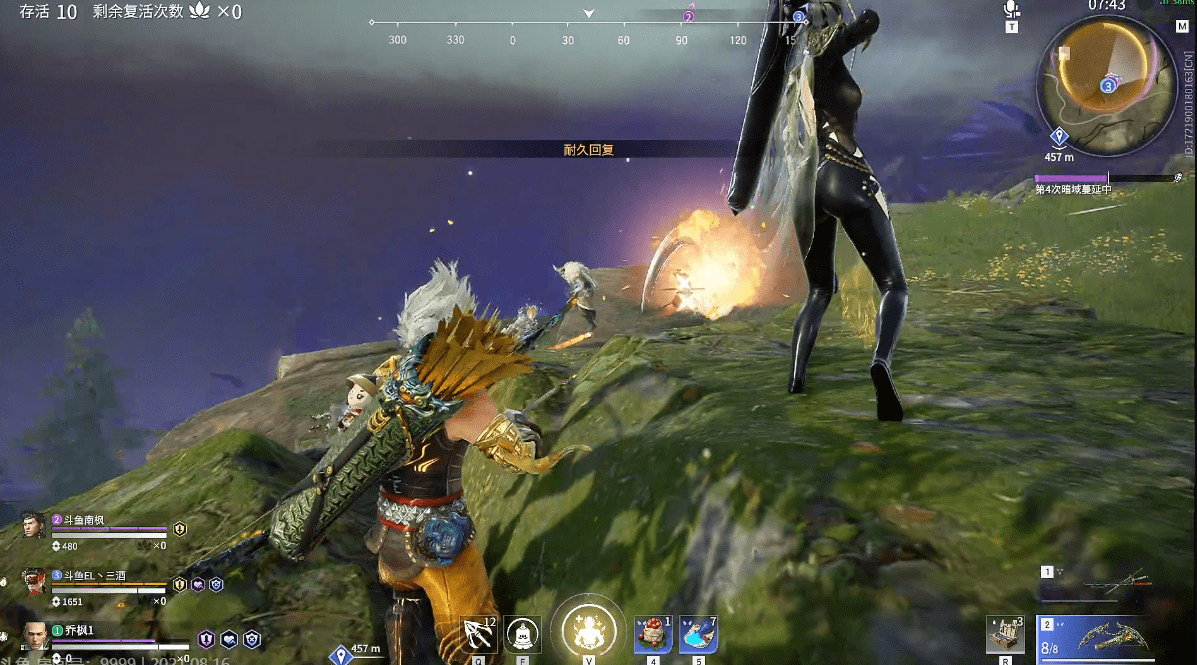
Task: Click player 乔枫1 portrait
Action: (x=34, y=636)
